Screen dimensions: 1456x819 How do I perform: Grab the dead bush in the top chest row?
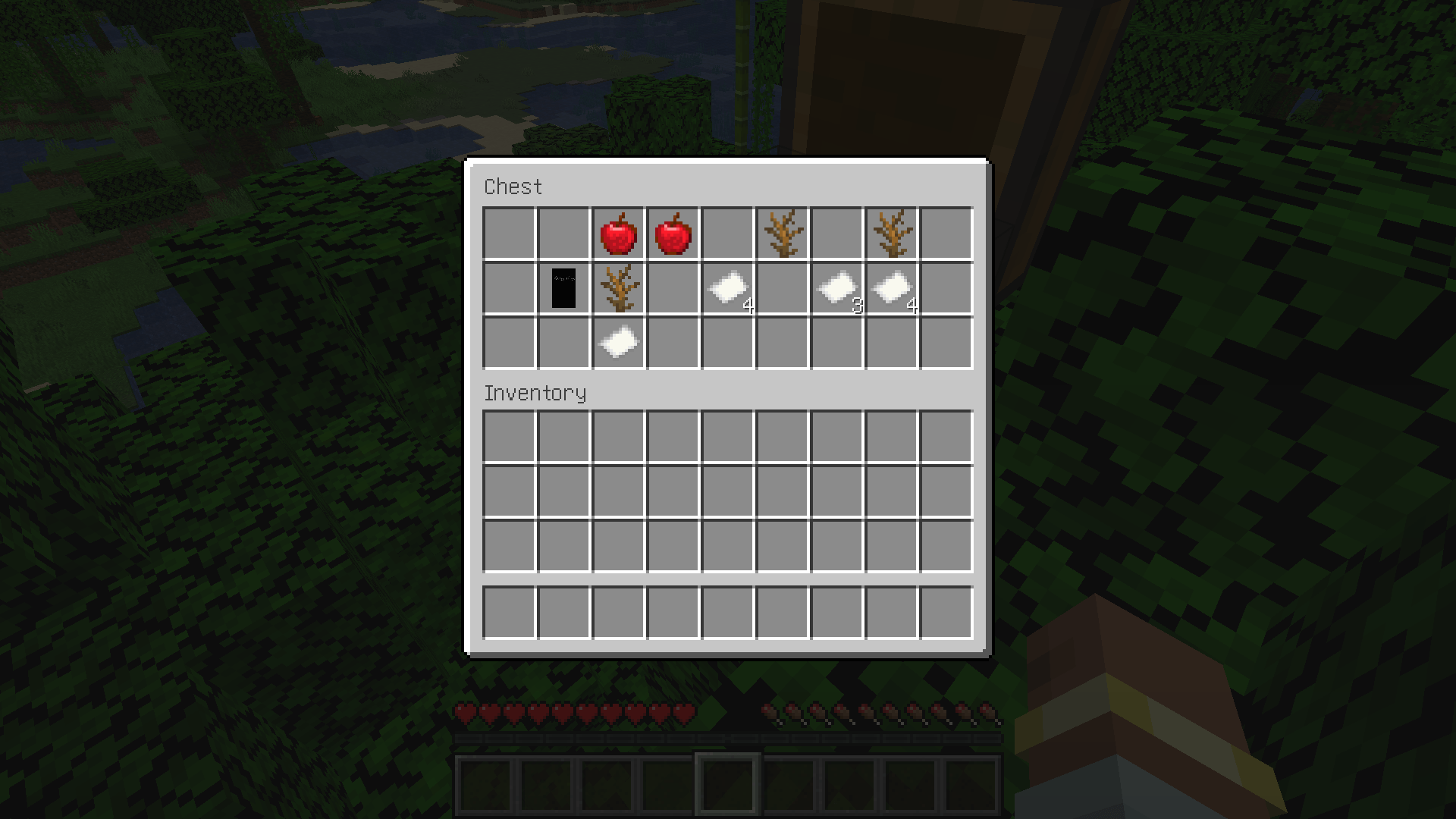click(x=782, y=233)
